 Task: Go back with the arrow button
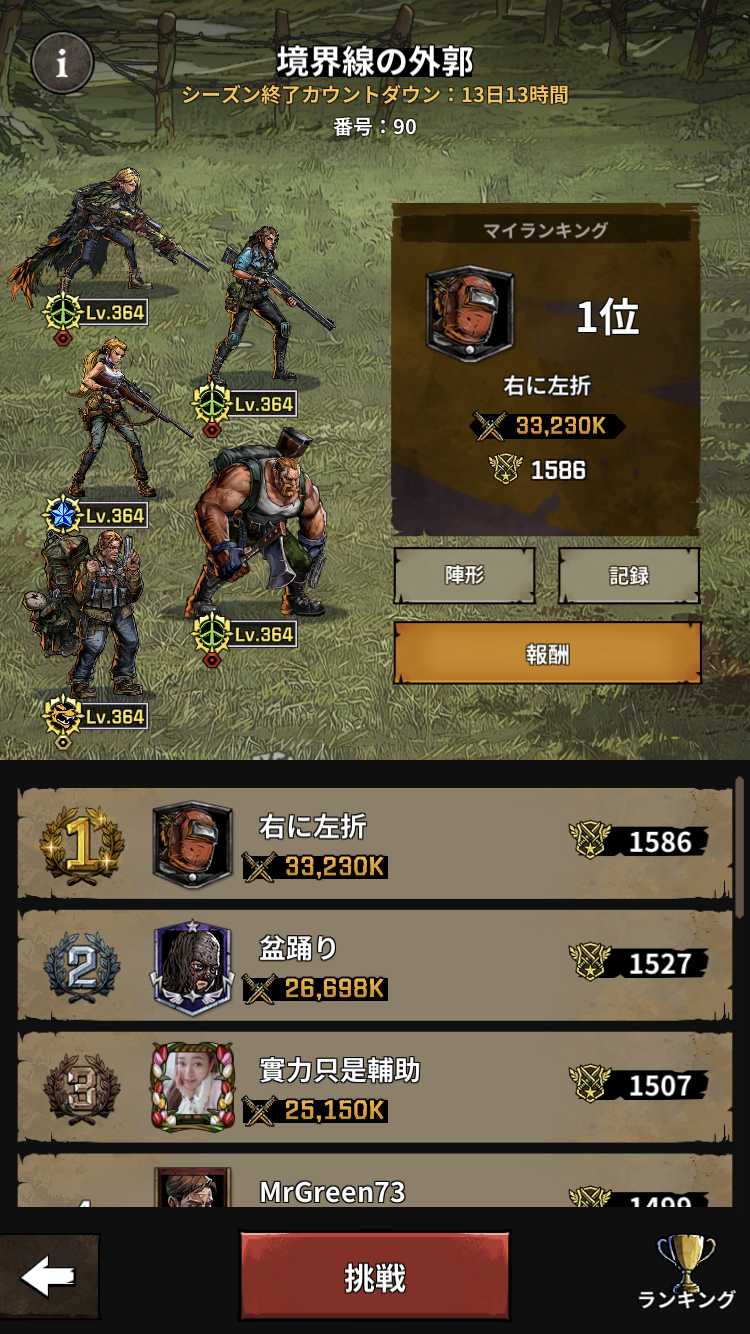tap(48, 1277)
